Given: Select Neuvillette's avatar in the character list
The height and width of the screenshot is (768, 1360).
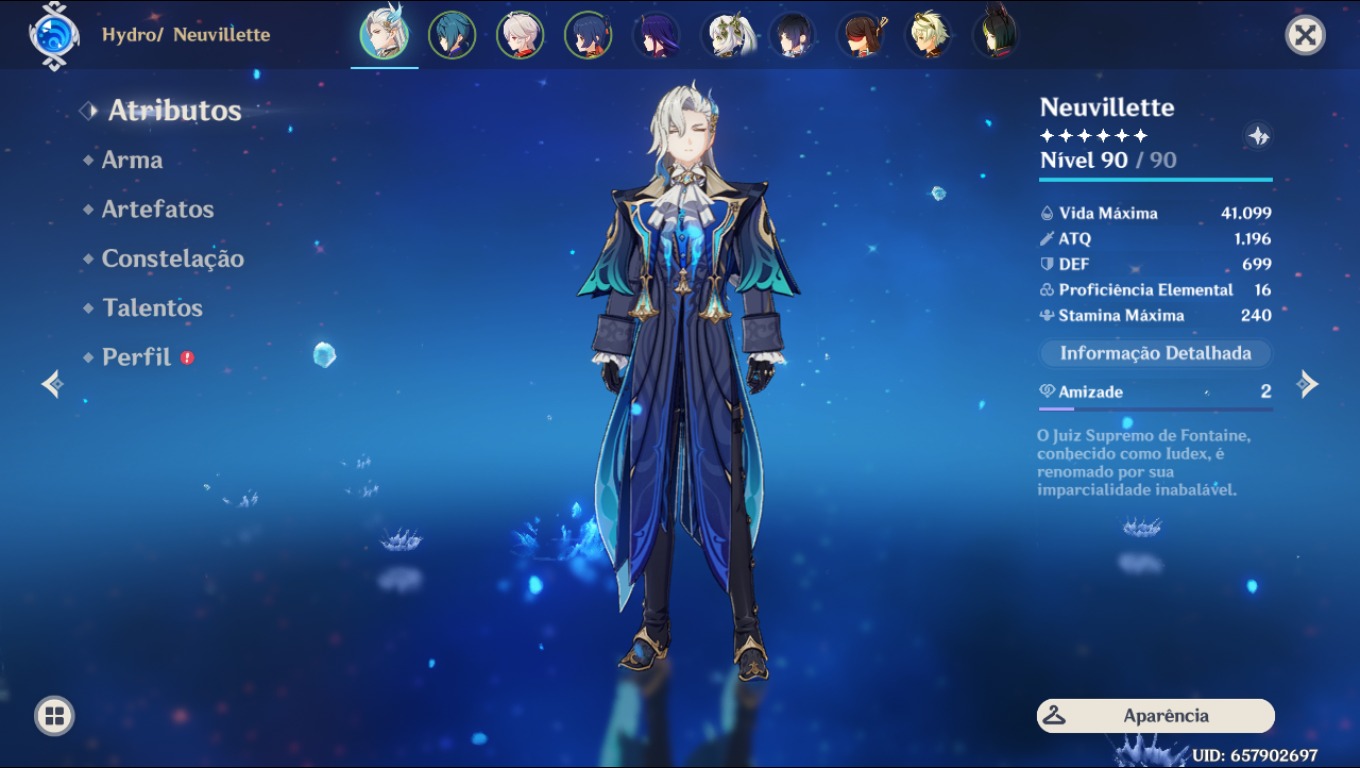Looking at the screenshot, I should point(385,33).
